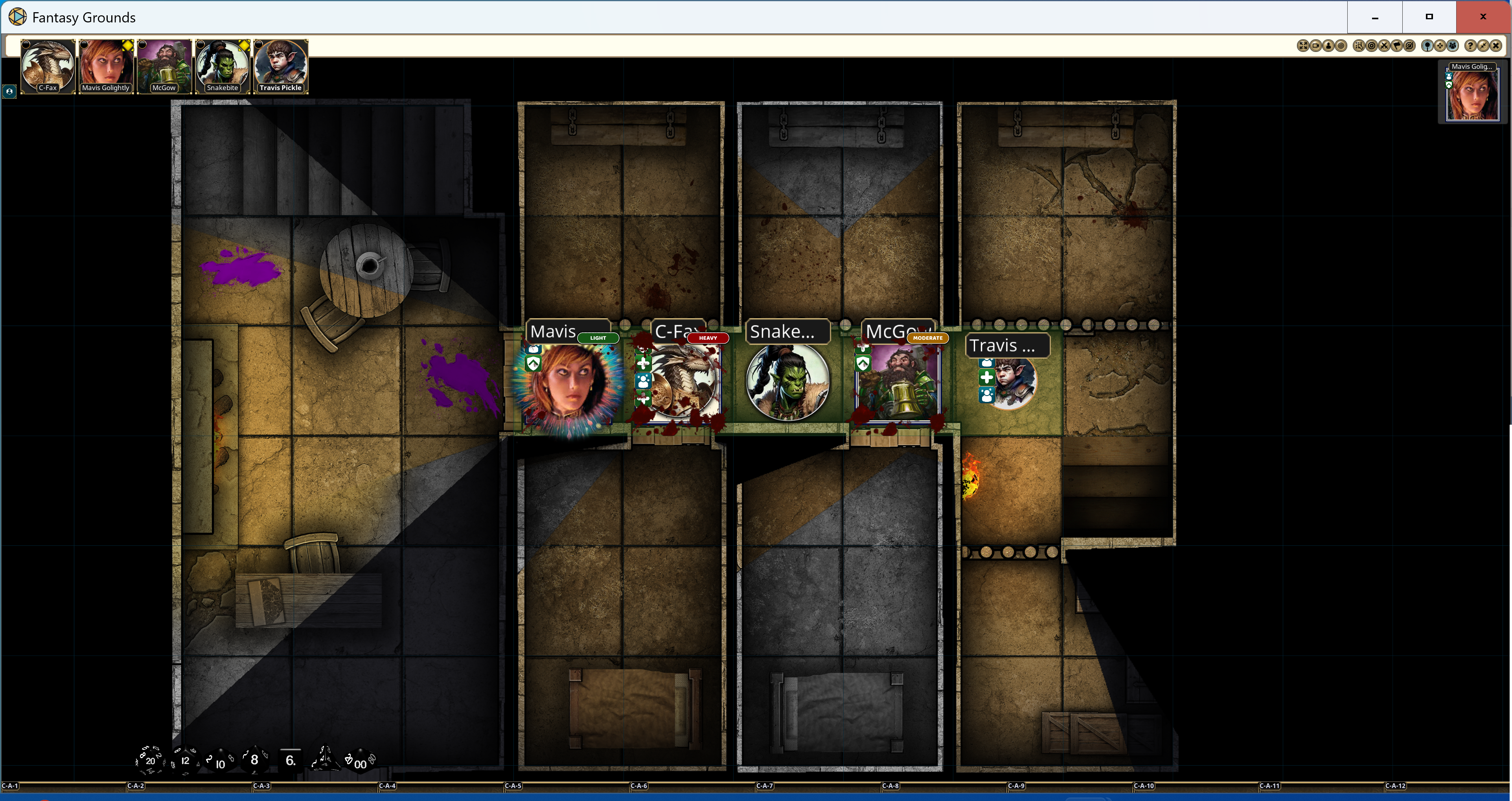Image resolution: width=1512 pixels, height=801 pixels.
Task: Toggle the party group toolbar icon
Action: (x=1453, y=46)
